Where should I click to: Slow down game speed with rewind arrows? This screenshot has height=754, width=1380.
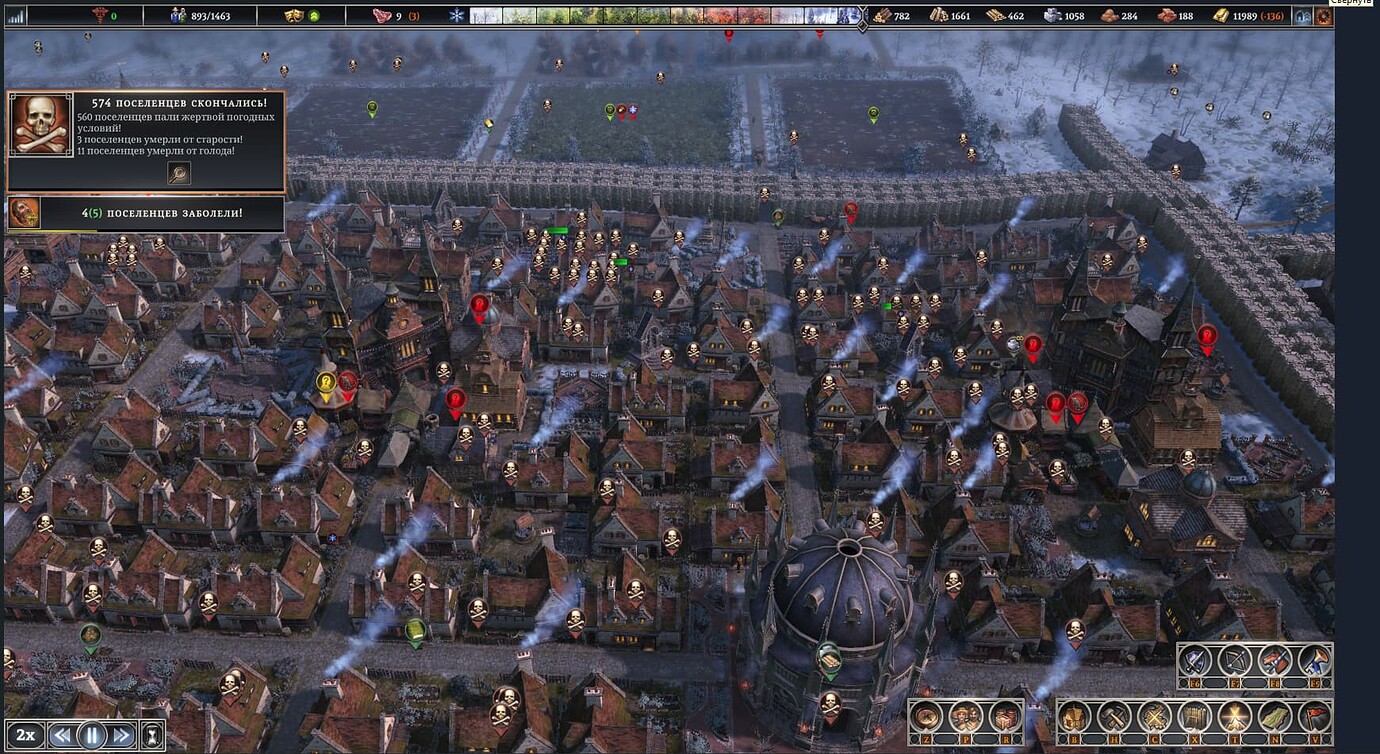[62, 735]
